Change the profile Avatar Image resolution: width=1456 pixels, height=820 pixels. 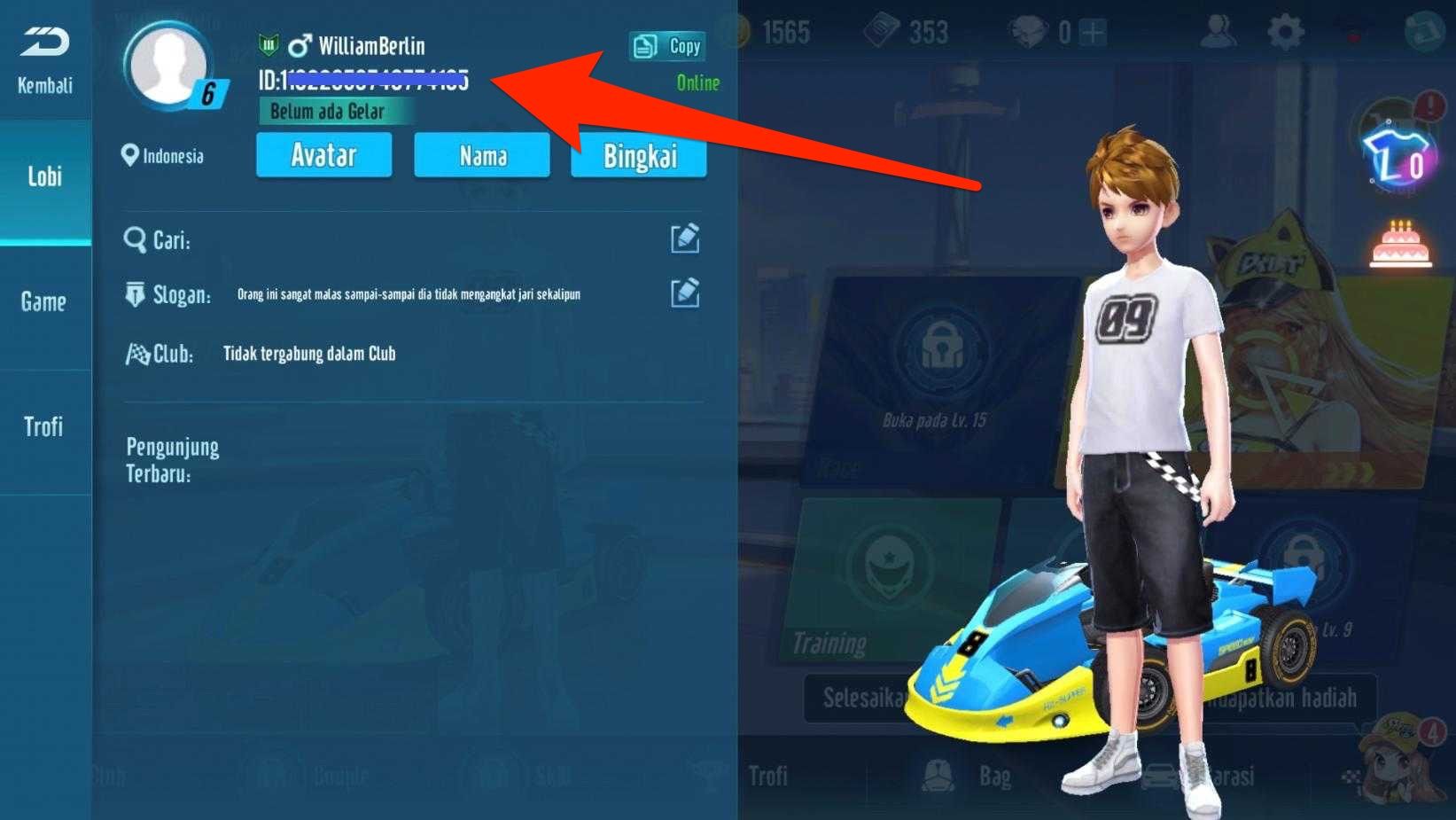[323, 156]
